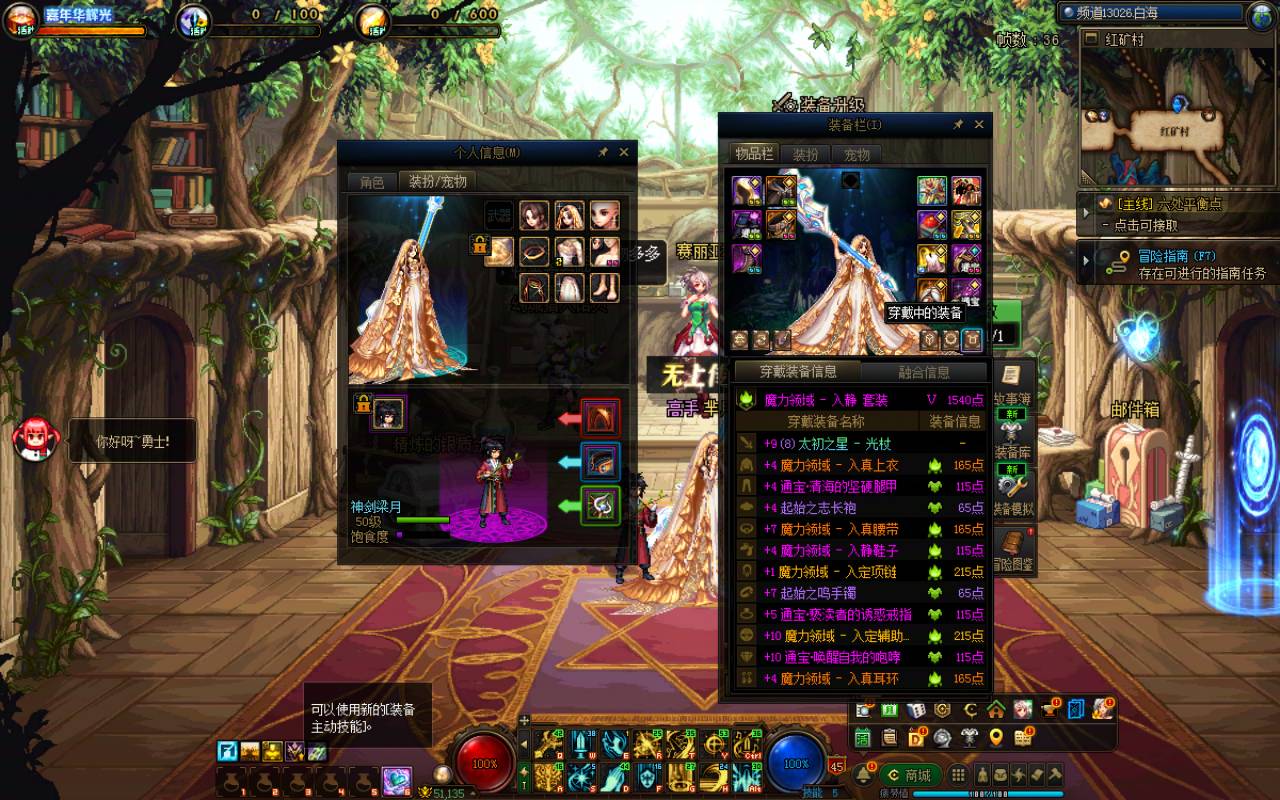
Task: Click the green house icon
Action: point(995,709)
